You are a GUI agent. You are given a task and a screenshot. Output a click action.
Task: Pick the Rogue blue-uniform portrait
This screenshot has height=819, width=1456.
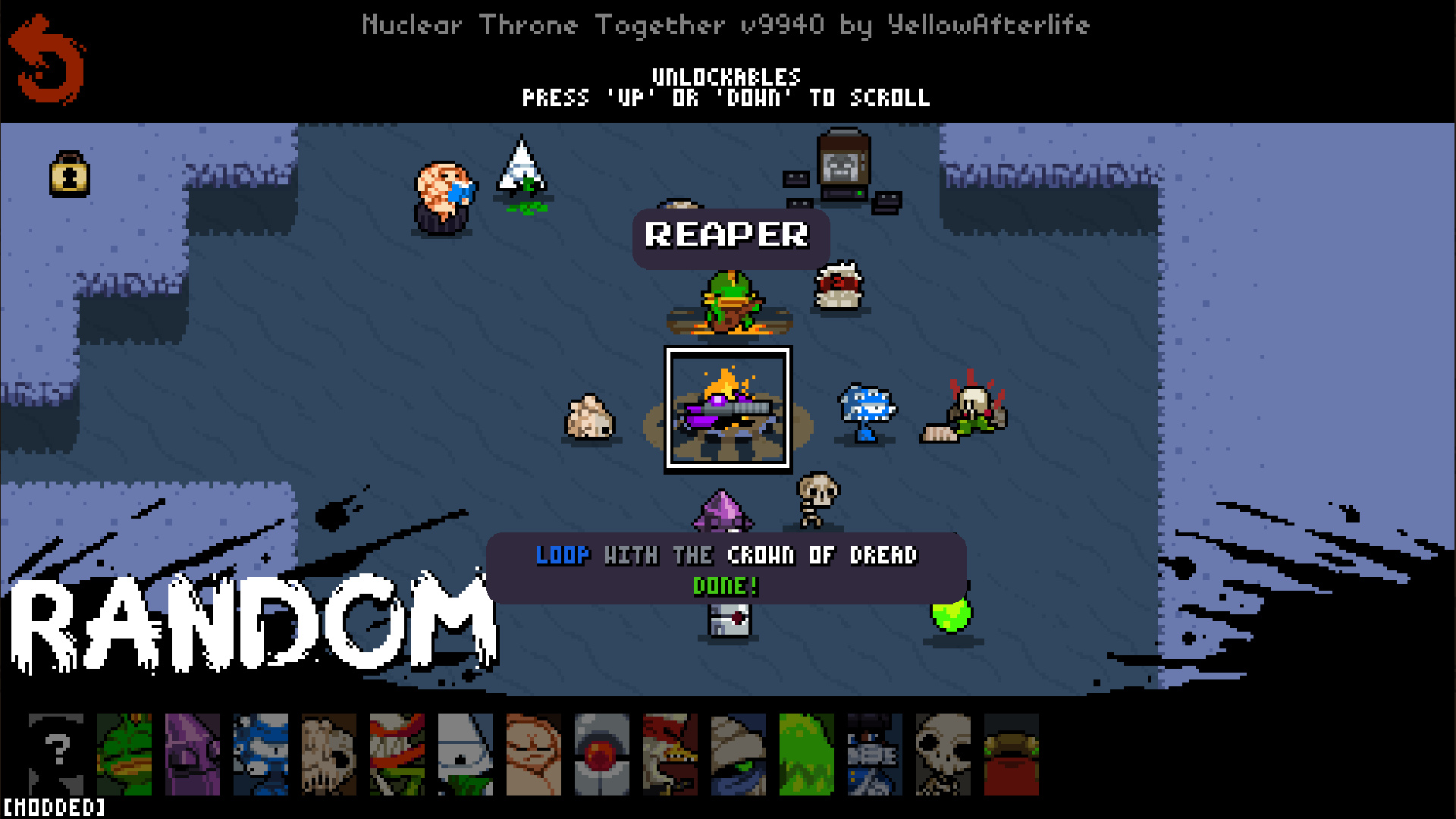coord(875,754)
